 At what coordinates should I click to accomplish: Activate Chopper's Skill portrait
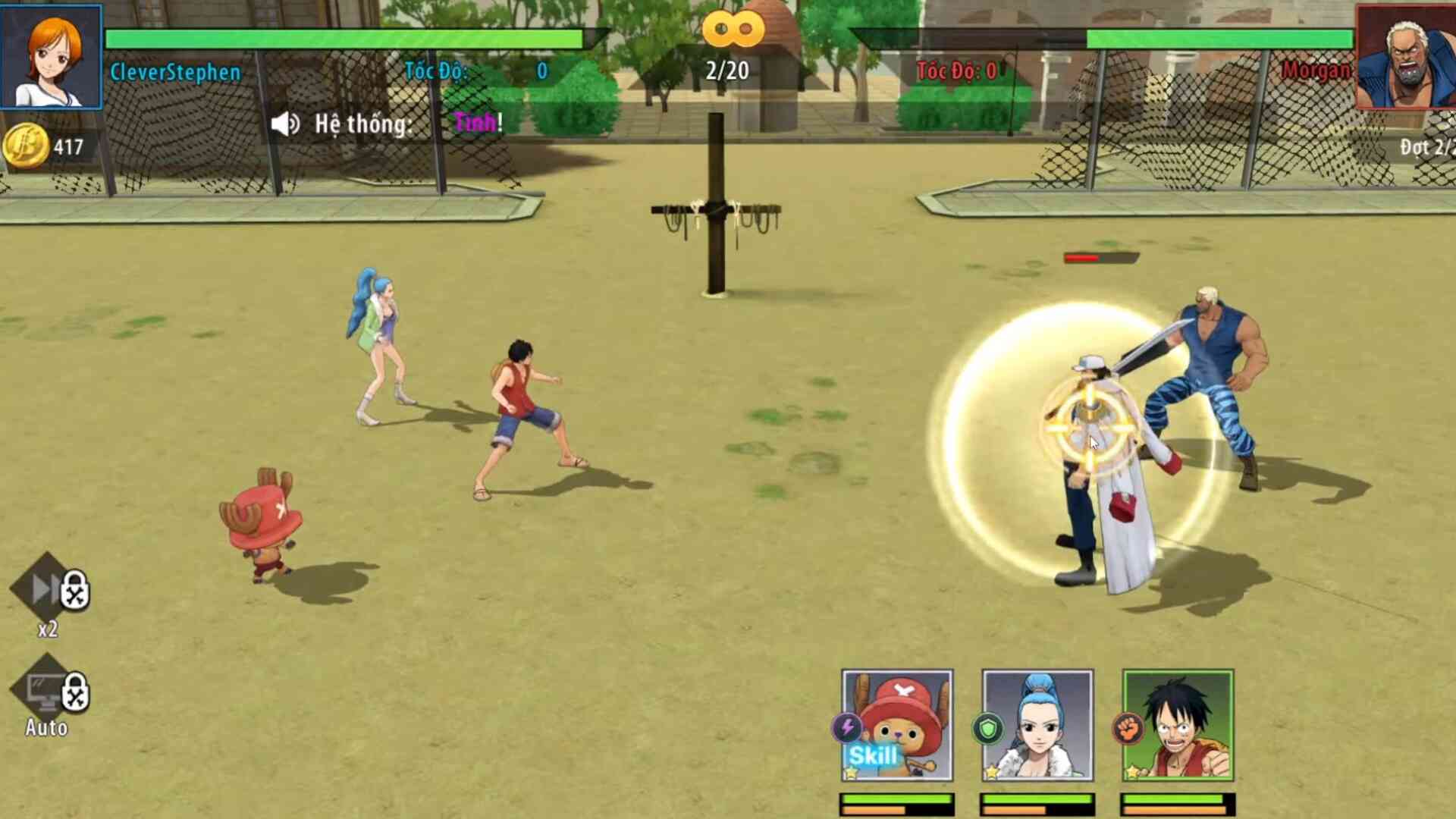tap(897, 725)
